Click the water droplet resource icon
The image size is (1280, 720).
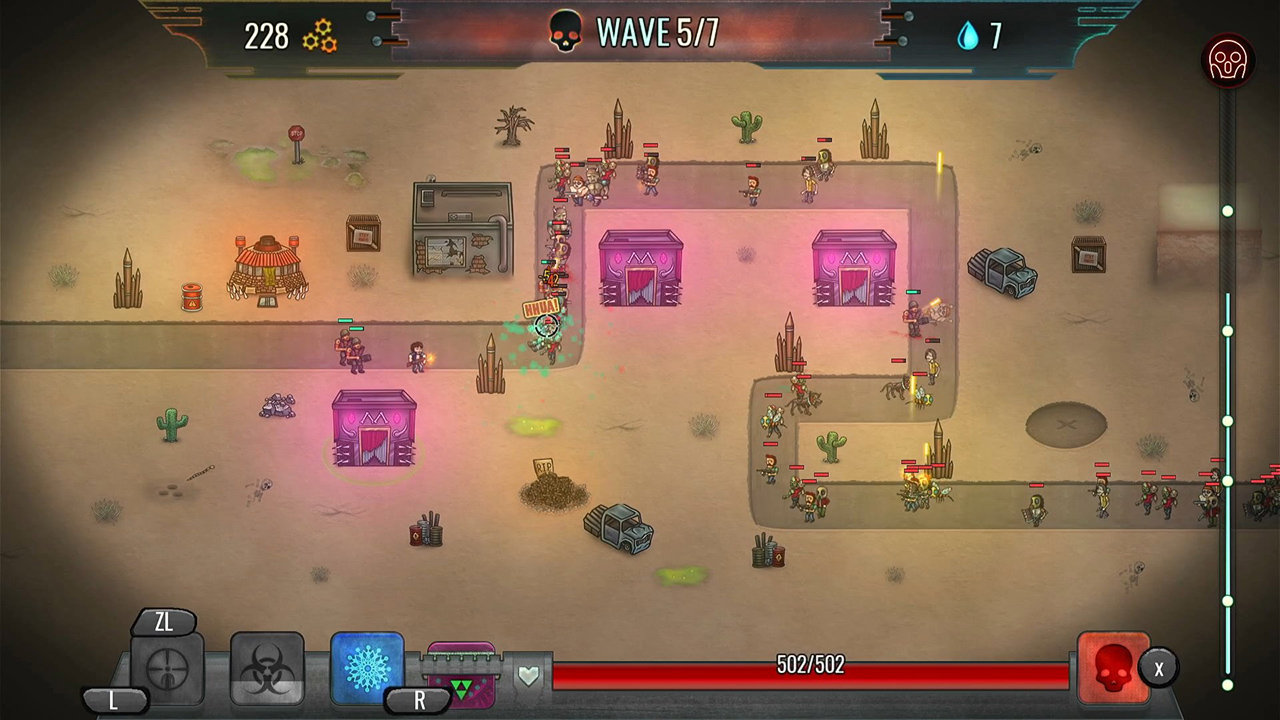tap(968, 34)
